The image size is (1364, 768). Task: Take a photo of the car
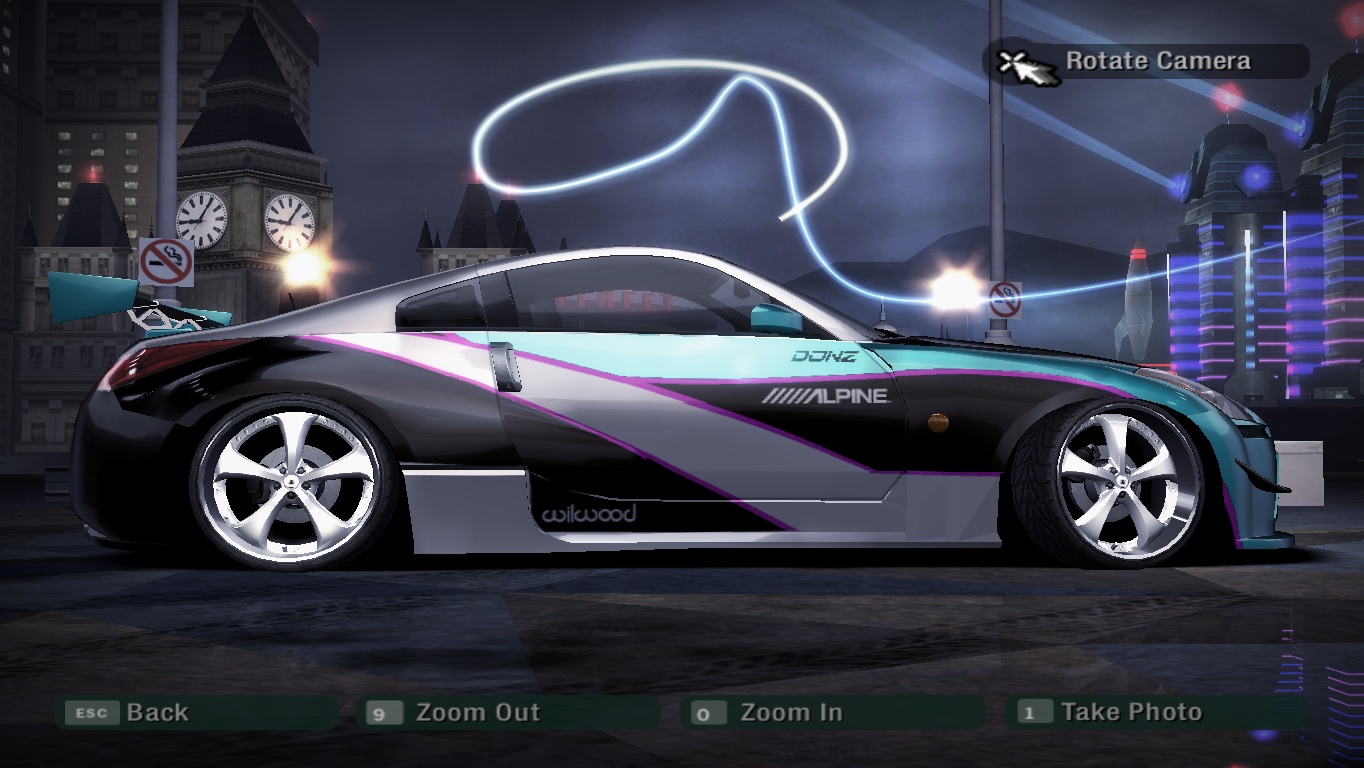[x=1130, y=713]
